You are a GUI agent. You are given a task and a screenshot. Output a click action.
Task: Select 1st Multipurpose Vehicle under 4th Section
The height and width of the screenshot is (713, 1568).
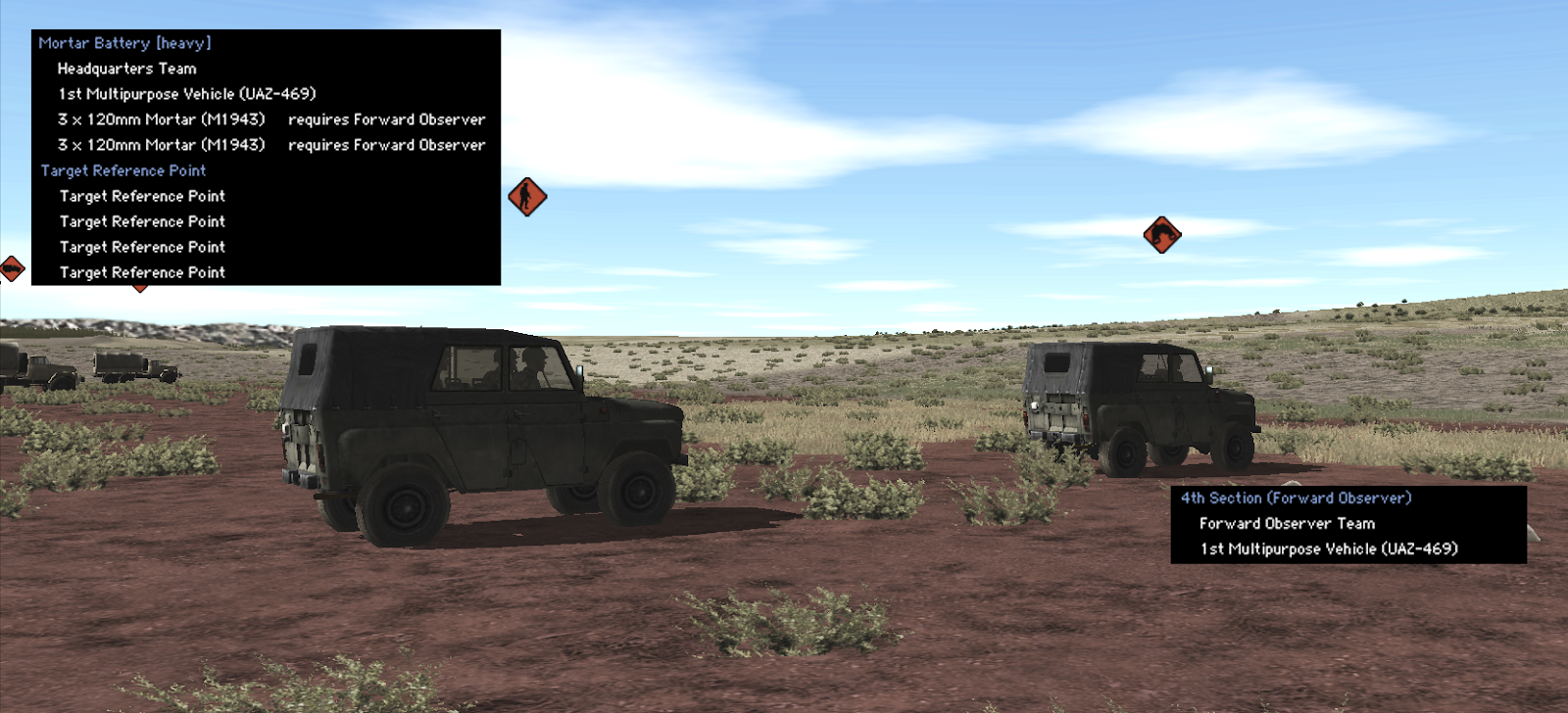click(x=1326, y=549)
